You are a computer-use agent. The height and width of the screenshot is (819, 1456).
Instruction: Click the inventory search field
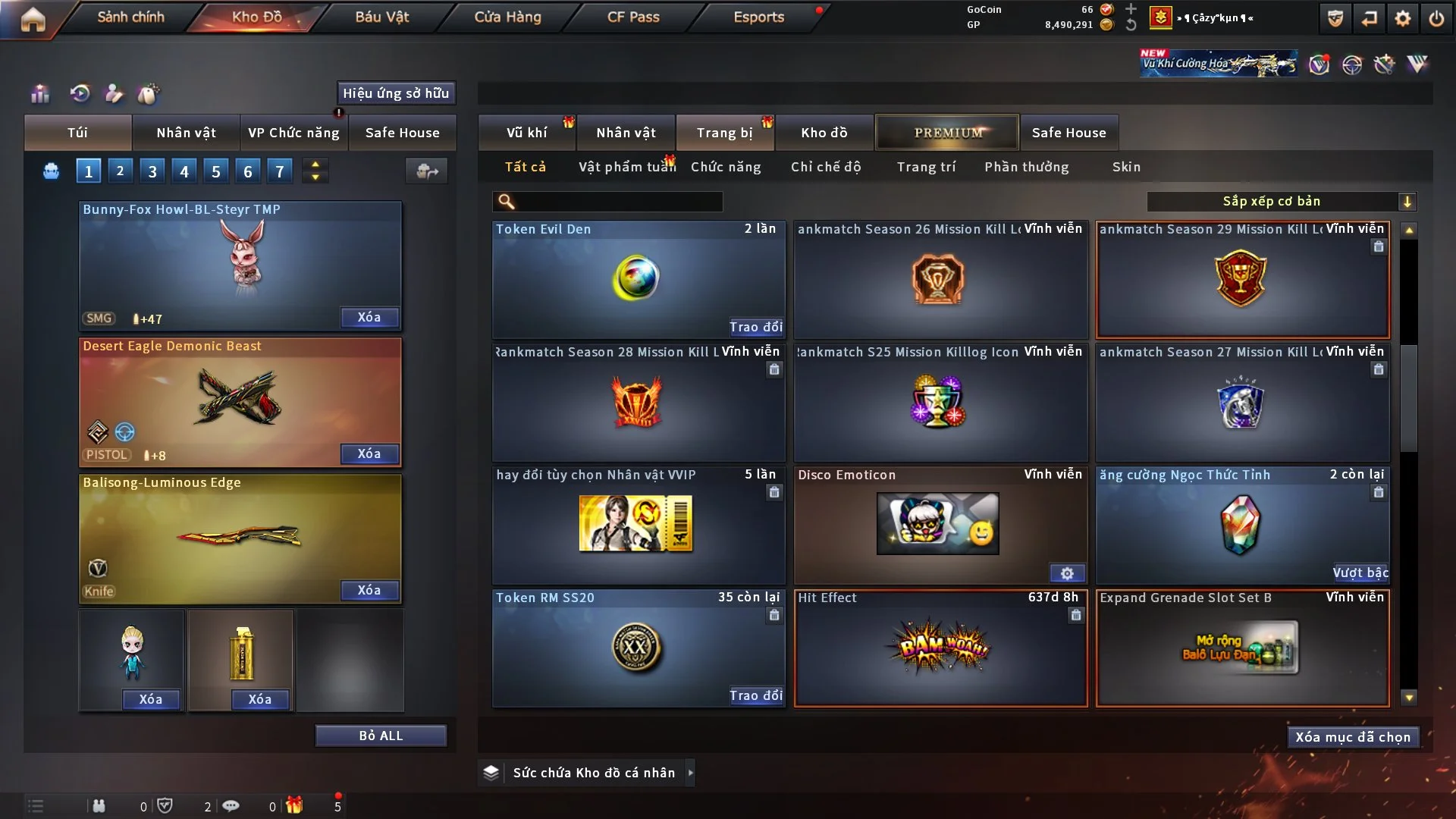coord(618,202)
